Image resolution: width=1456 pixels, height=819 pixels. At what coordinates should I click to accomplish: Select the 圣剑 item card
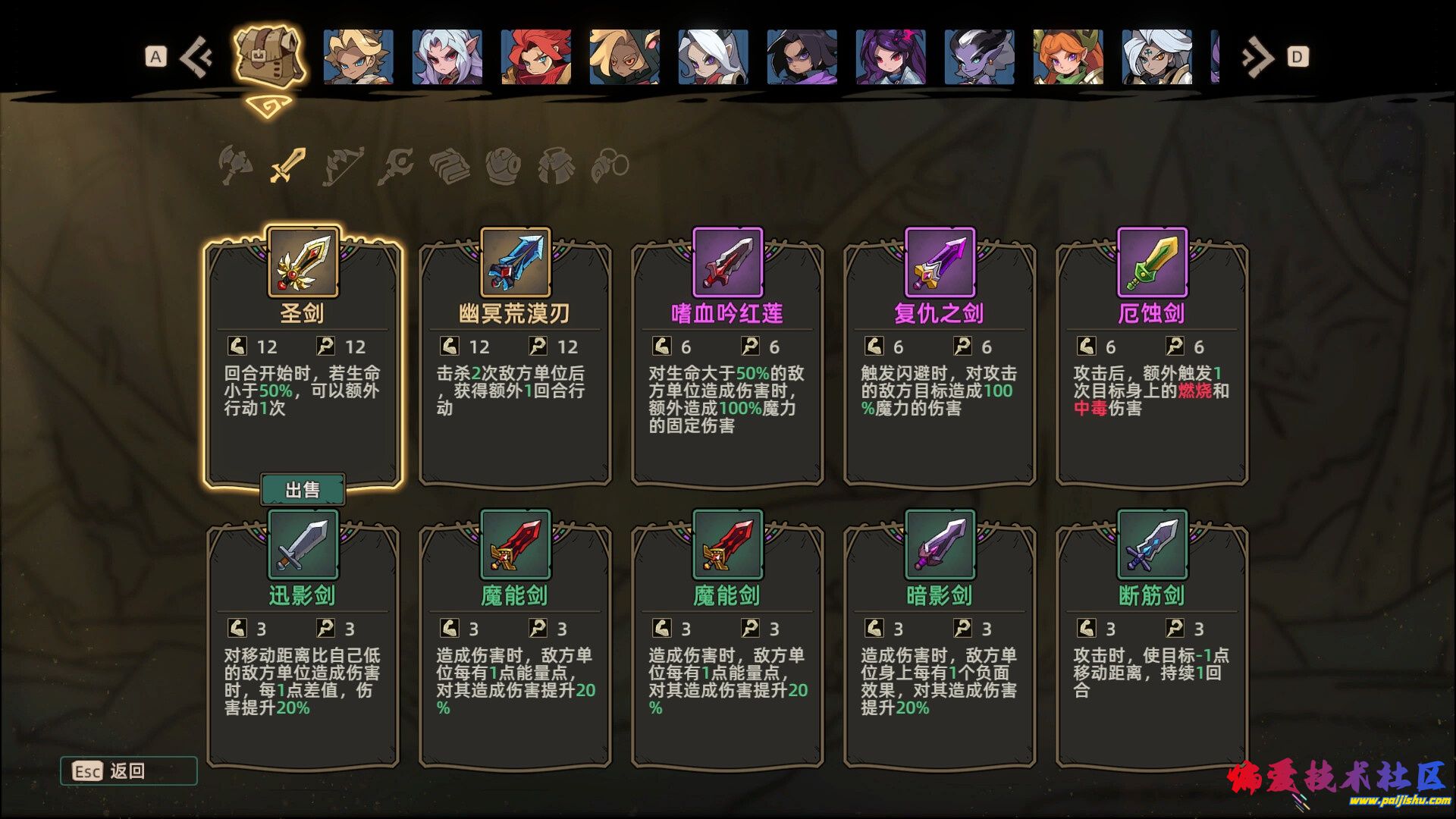point(302,349)
